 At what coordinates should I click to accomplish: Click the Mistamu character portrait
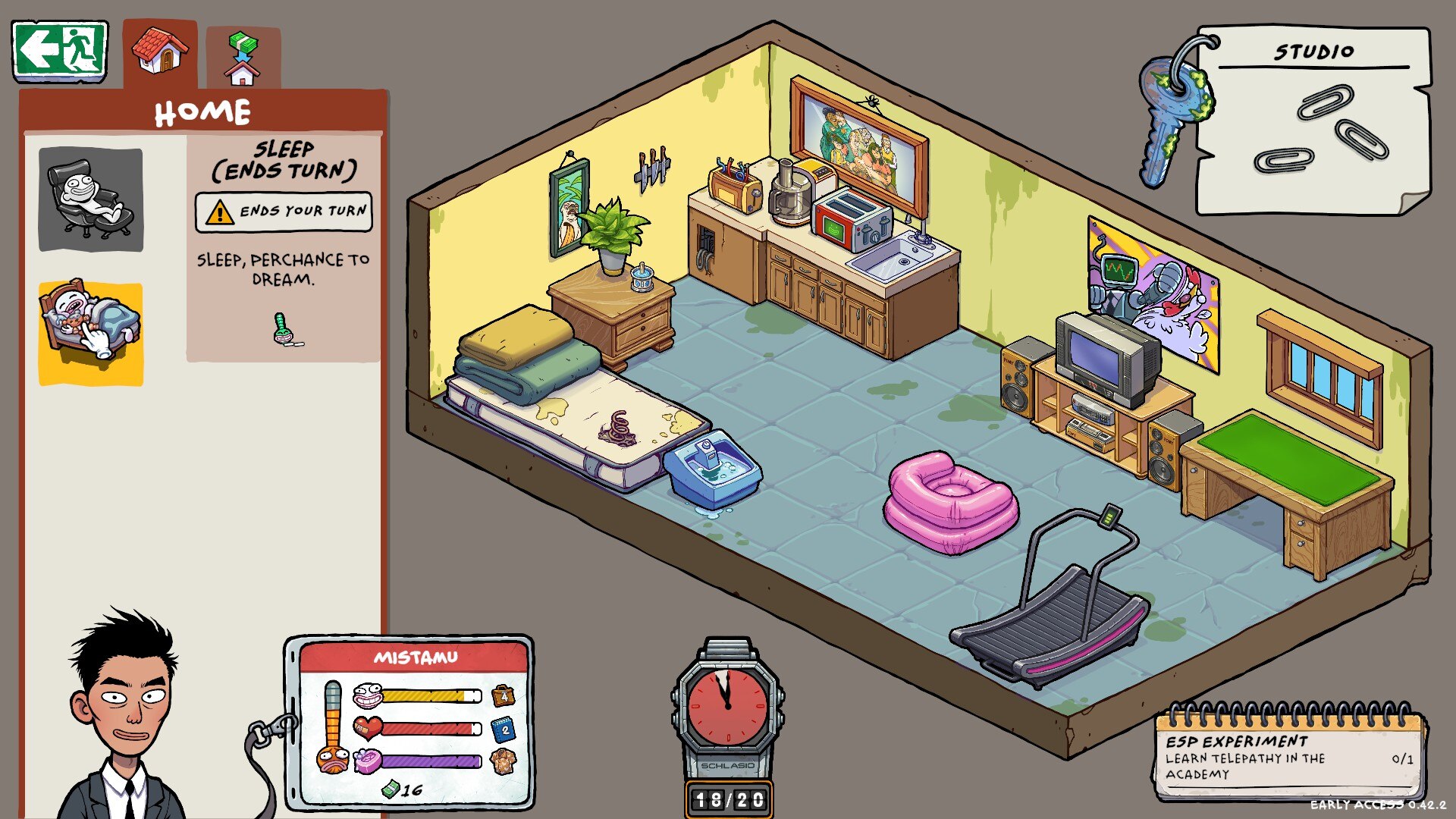(125, 720)
